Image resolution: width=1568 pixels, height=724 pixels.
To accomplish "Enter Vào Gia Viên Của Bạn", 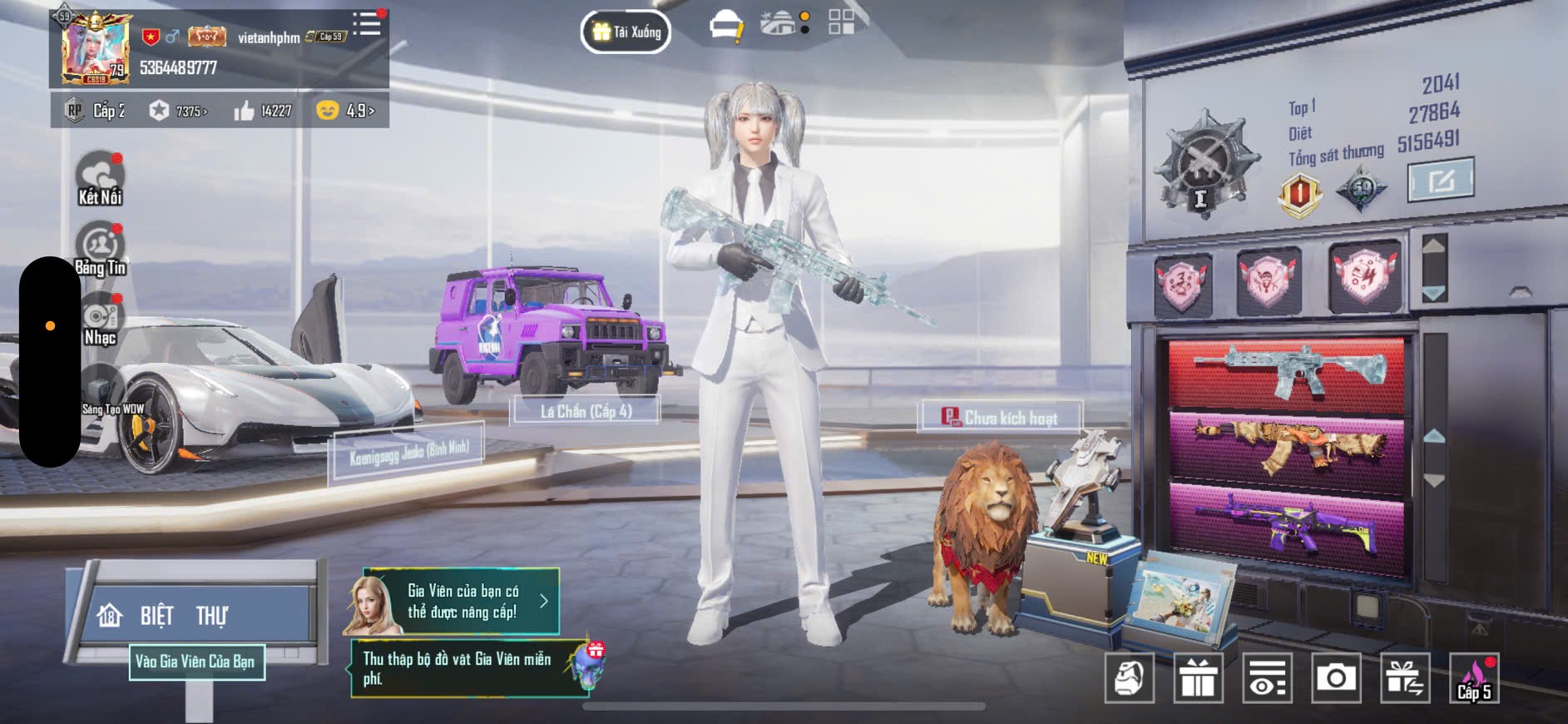I will tap(196, 662).
